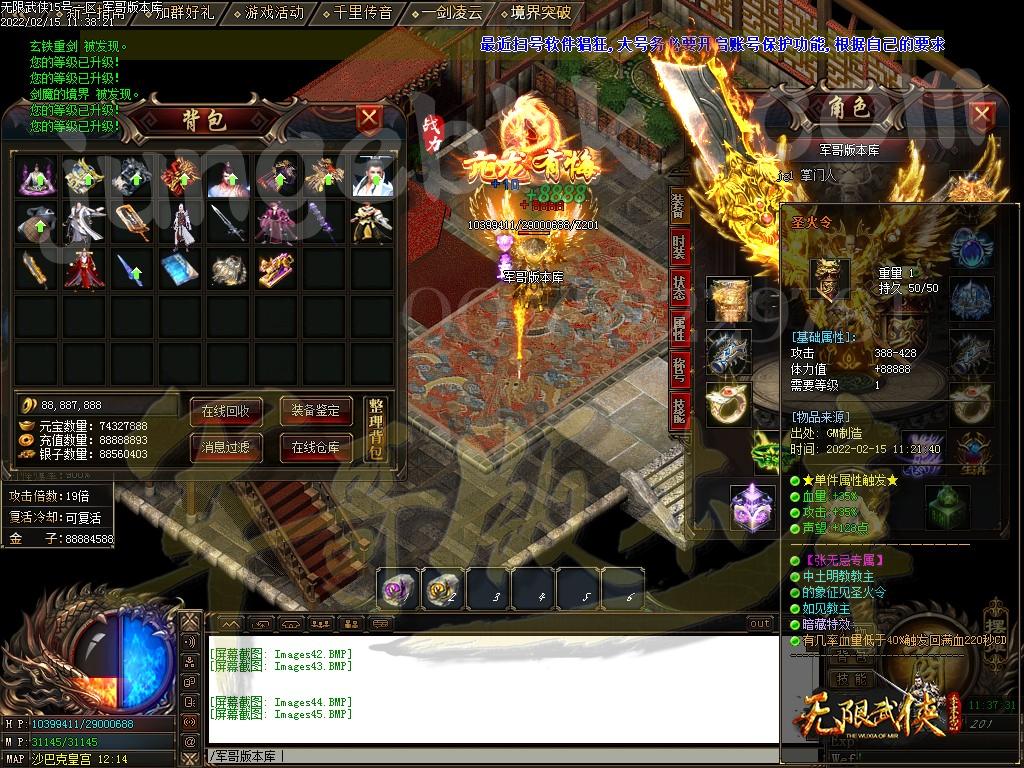Sort the bag with 整理背包
Viewport: 1024px width, 768px height.
point(375,428)
